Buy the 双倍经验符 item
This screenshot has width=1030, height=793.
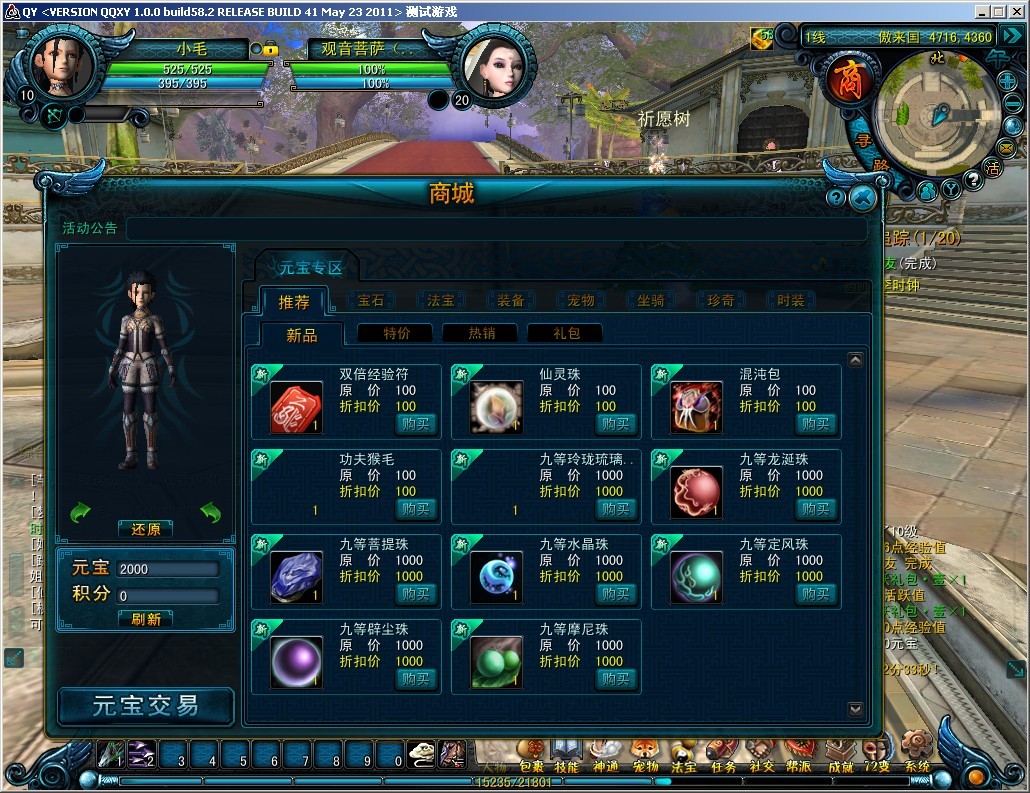click(417, 424)
